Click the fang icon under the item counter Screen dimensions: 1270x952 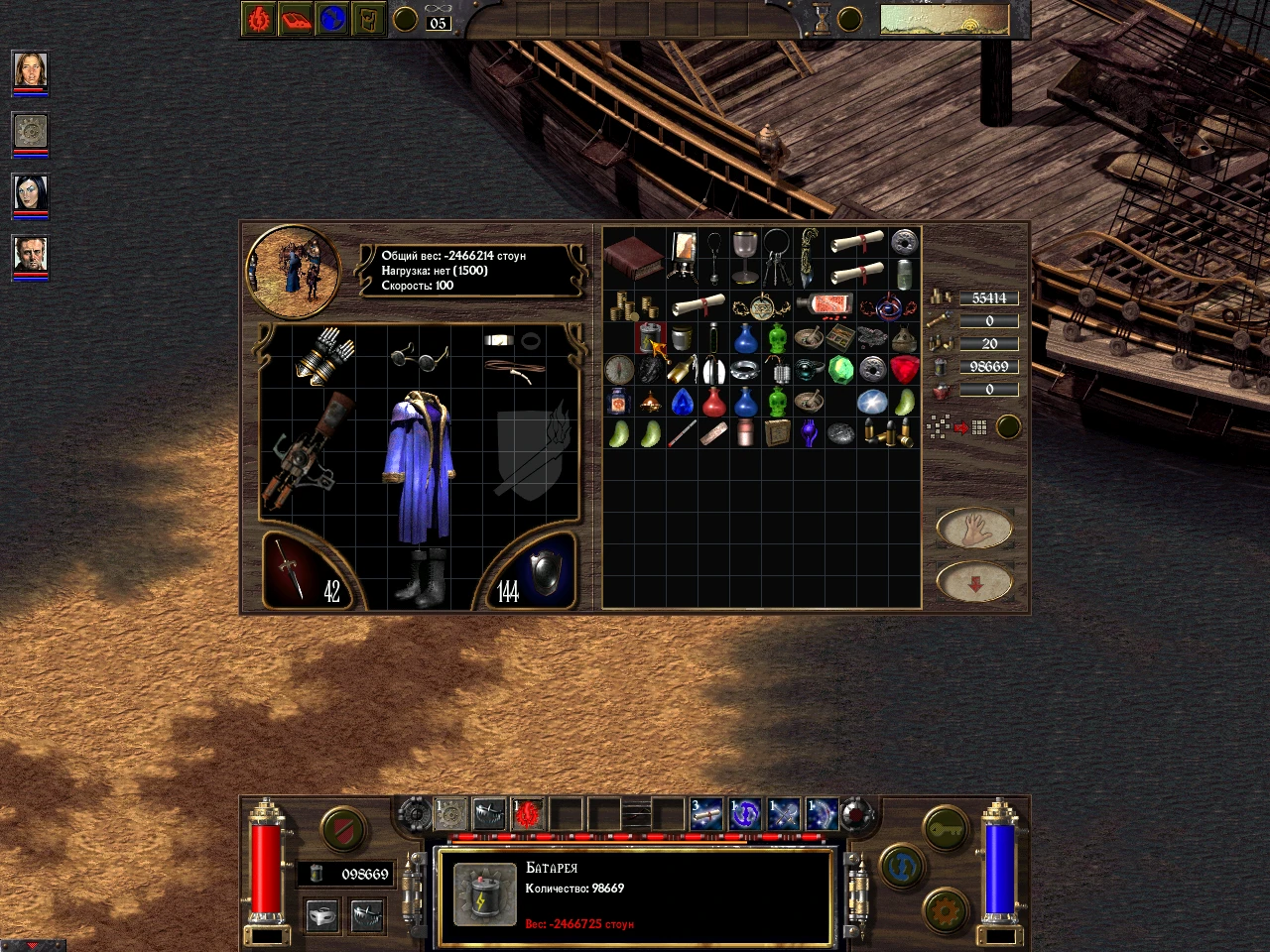366,913
